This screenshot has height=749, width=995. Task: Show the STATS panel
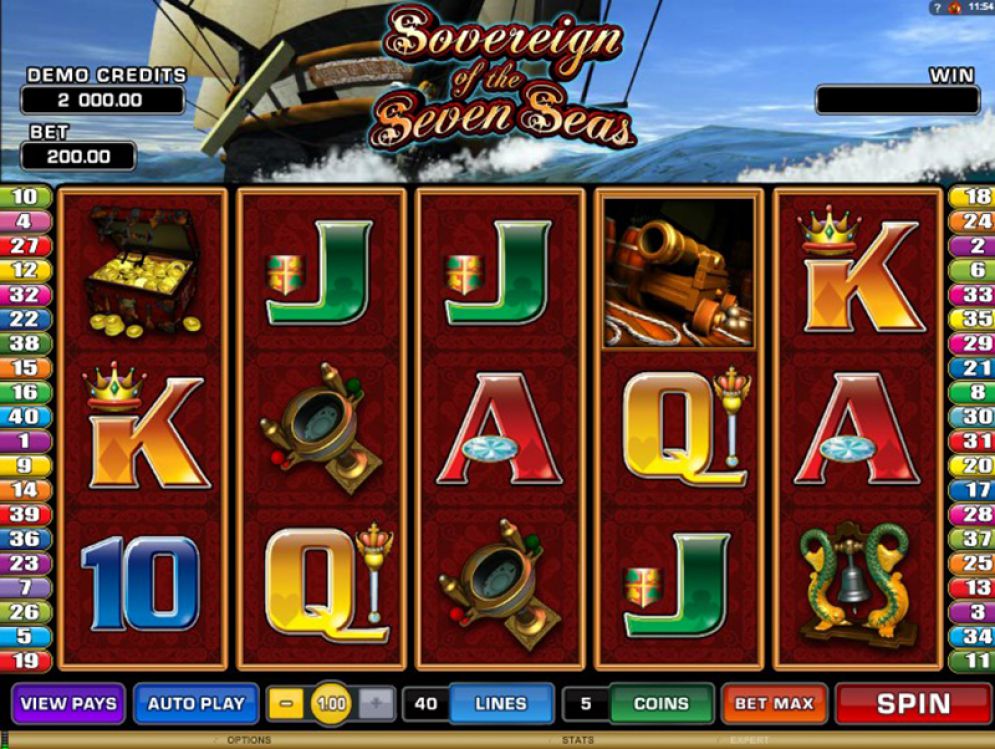click(578, 741)
